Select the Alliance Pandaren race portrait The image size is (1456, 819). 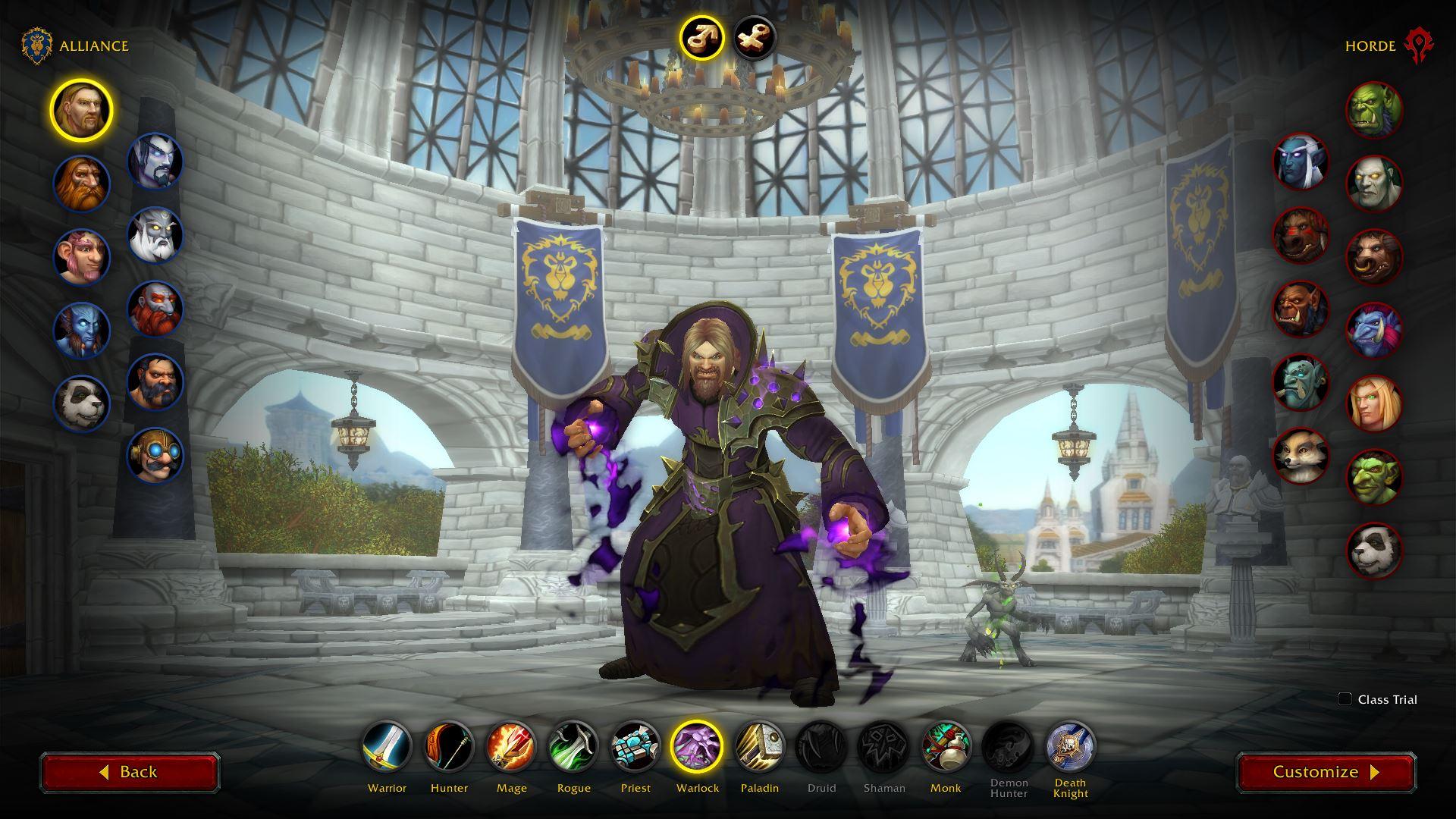[81, 403]
